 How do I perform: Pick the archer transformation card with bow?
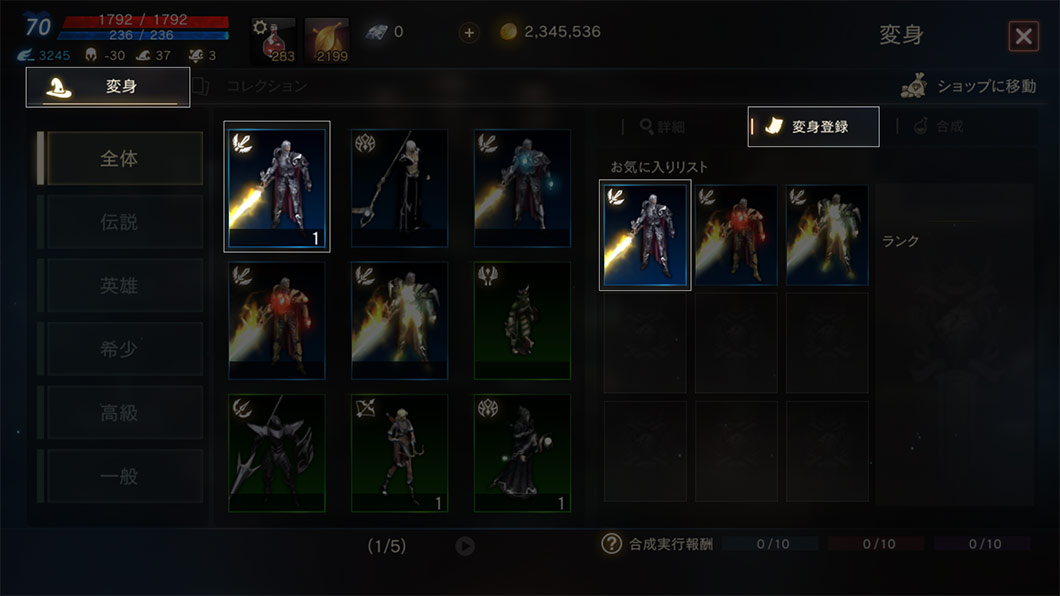coord(400,453)
